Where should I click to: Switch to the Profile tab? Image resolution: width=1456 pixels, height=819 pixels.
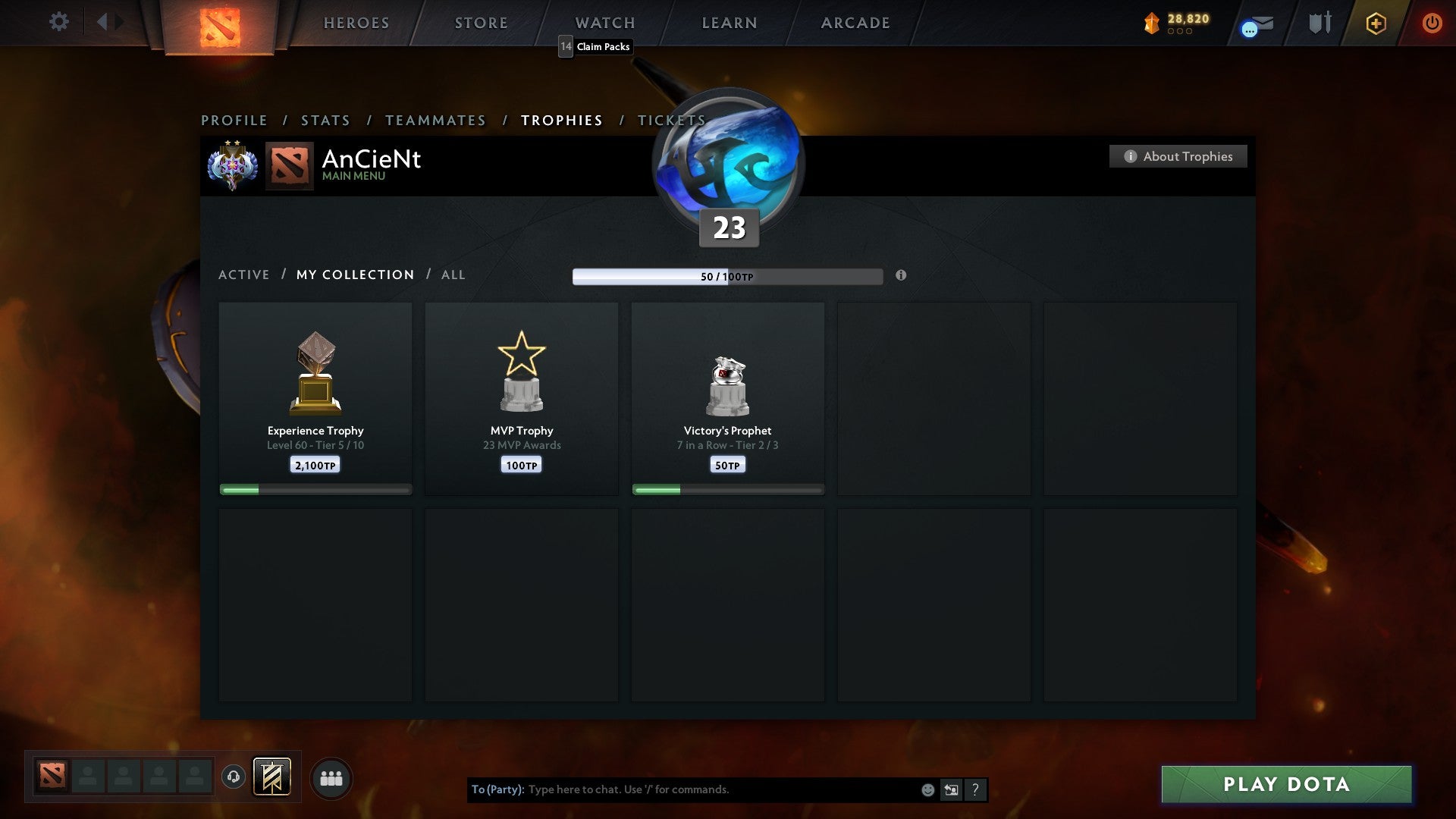234,121
